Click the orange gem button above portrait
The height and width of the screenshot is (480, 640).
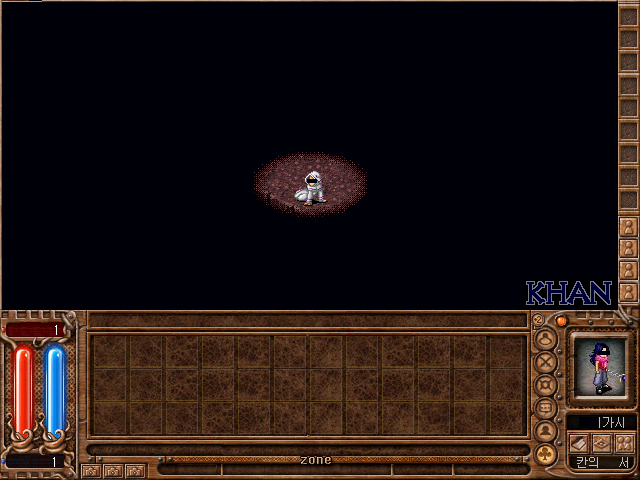pos(561,321)
